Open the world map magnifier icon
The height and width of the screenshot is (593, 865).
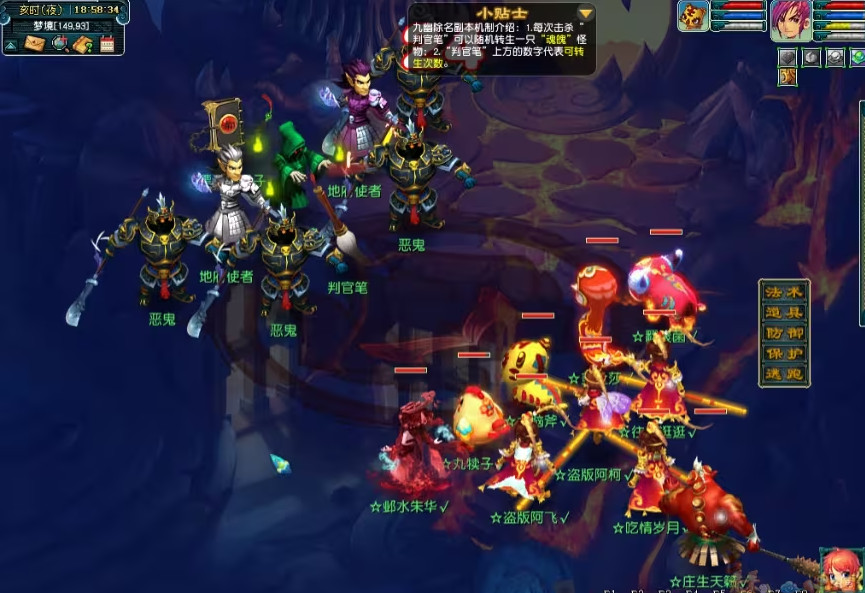[60, 43]
